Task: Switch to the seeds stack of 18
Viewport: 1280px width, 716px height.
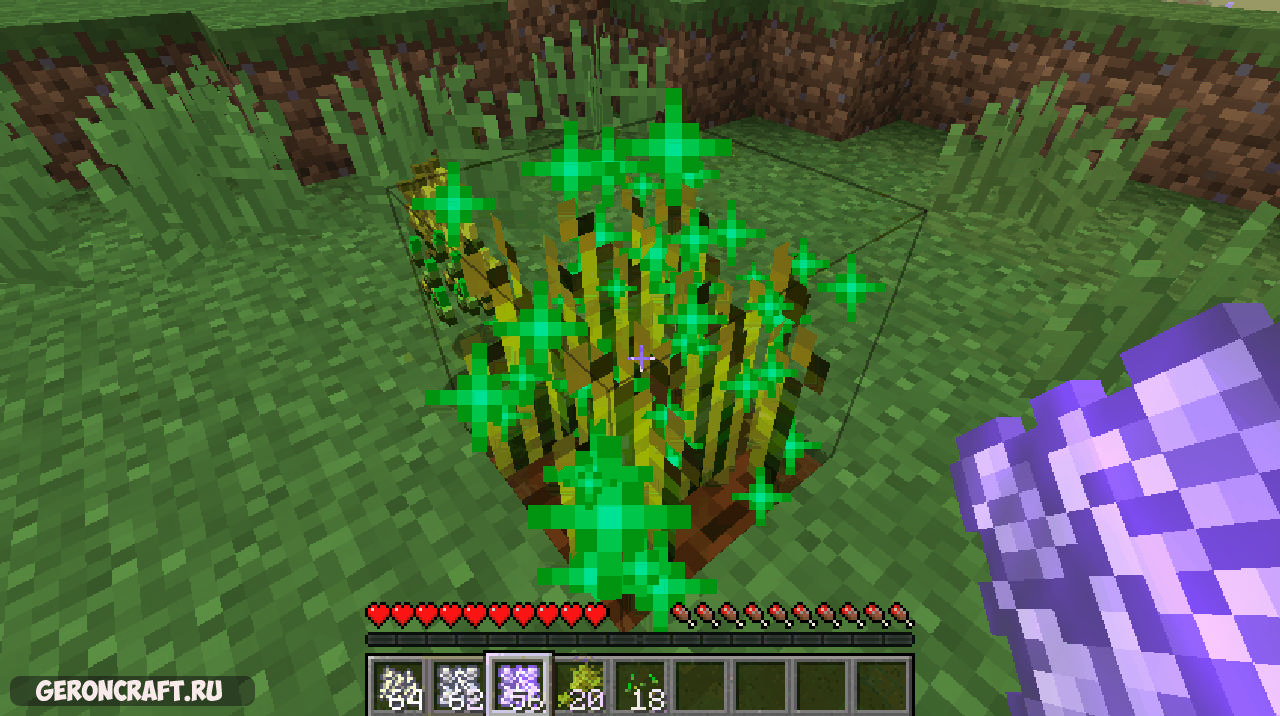Action: (640, 685)
